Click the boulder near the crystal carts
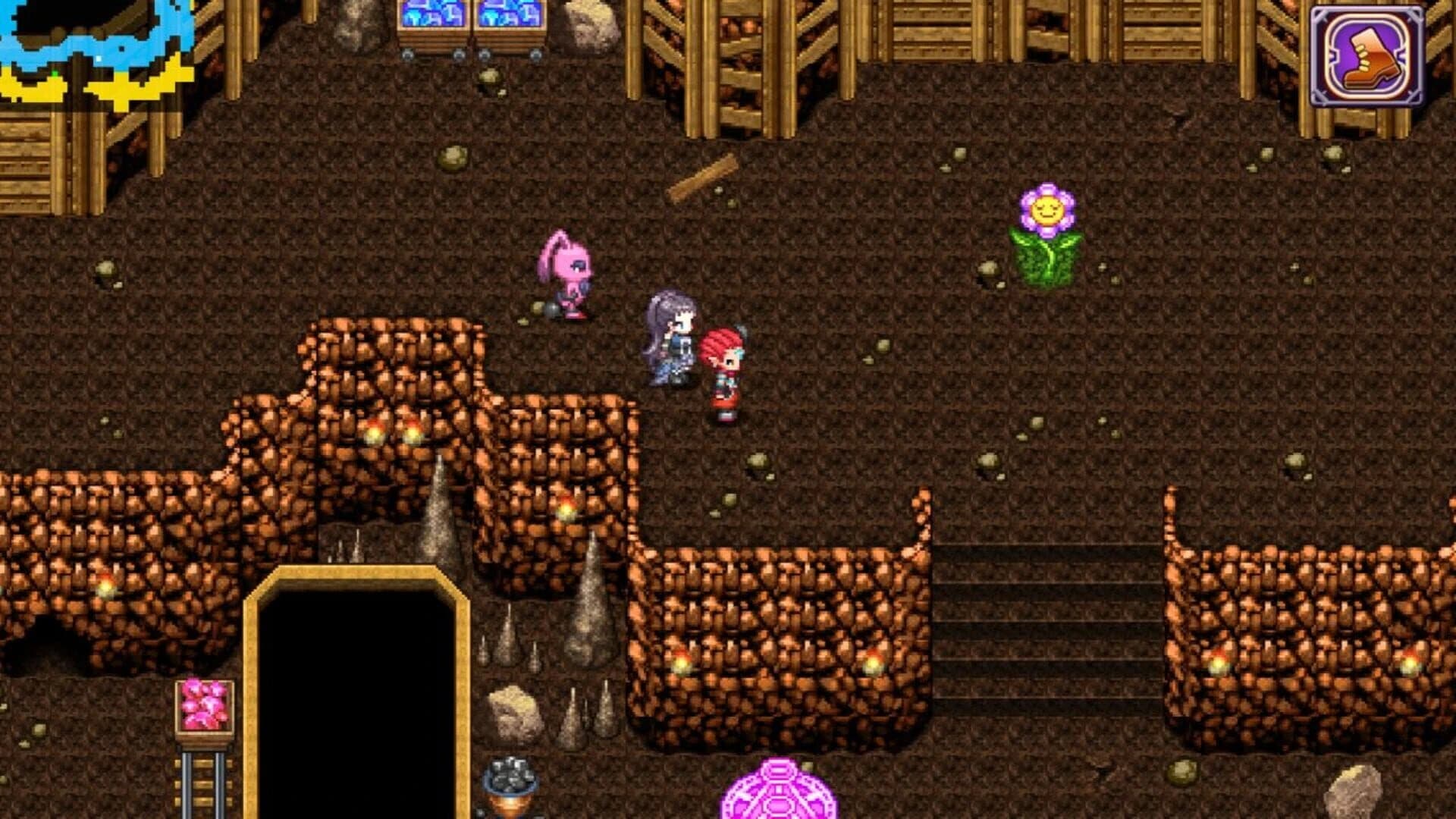The width and height of the screenshot is (1456, 819). pos(588,23)
